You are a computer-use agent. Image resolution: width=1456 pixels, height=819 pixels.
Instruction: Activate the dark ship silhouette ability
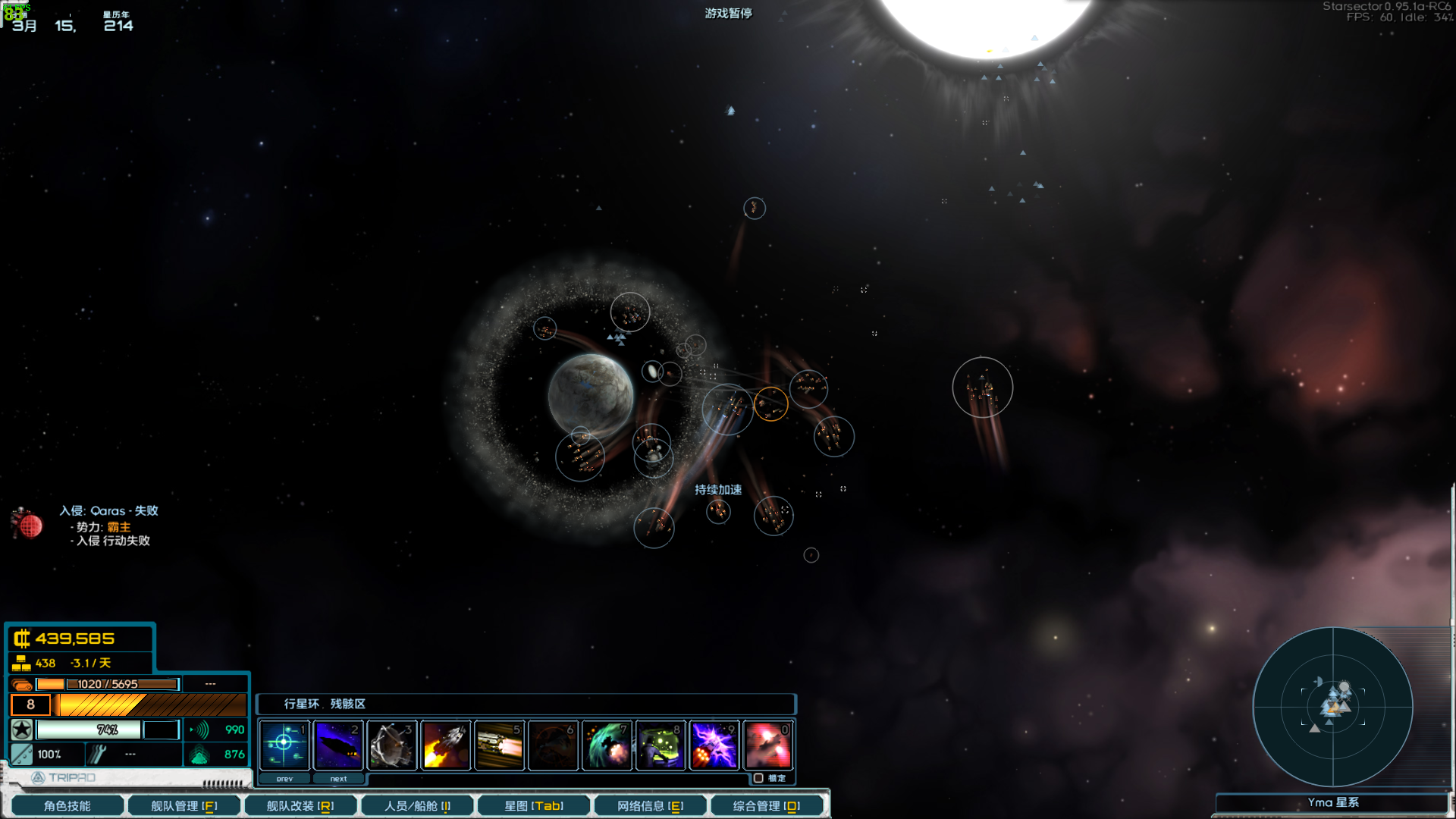338,745
